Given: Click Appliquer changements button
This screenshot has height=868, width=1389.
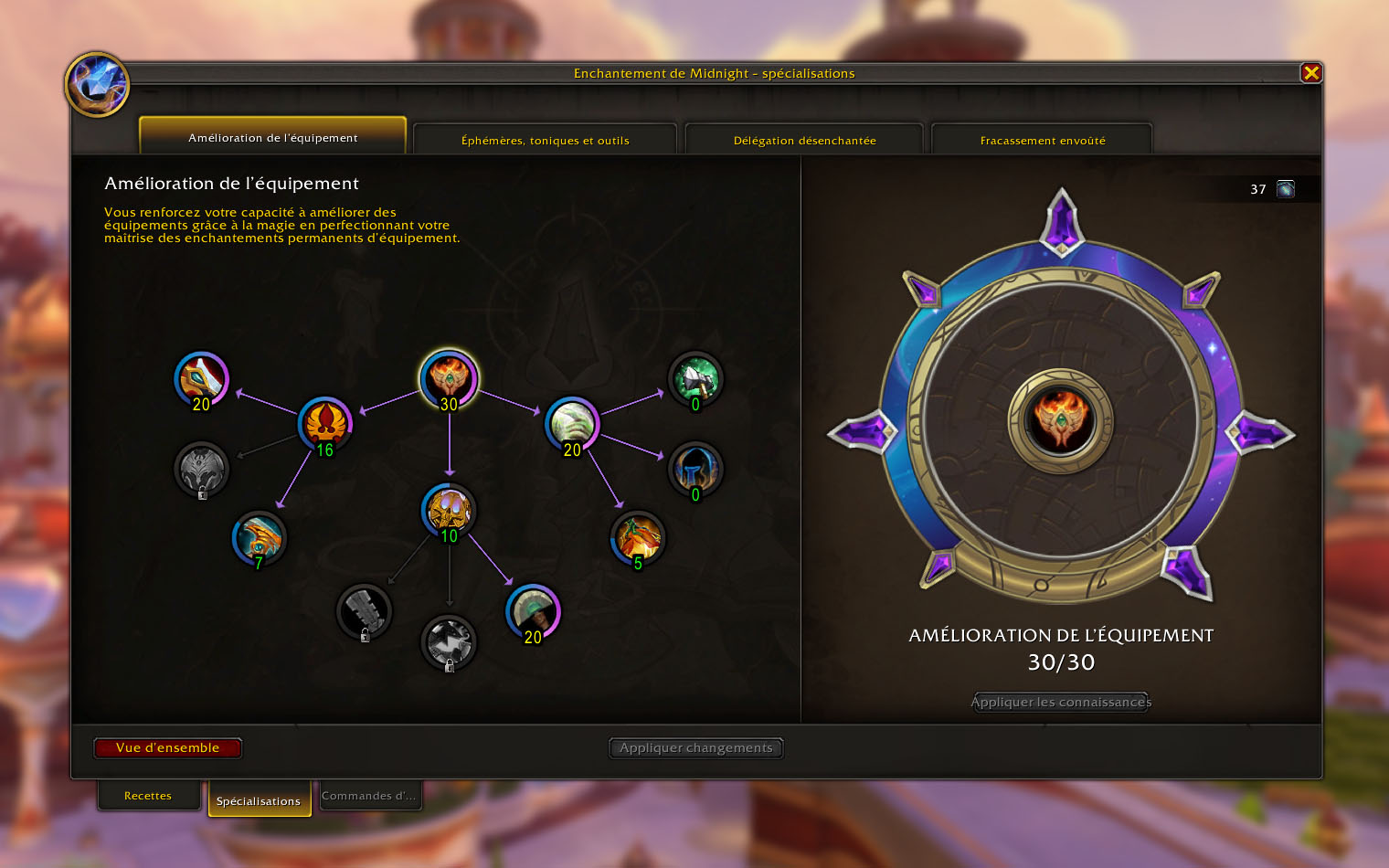Looking at the screenshot, I should click(x=695, y=747).
